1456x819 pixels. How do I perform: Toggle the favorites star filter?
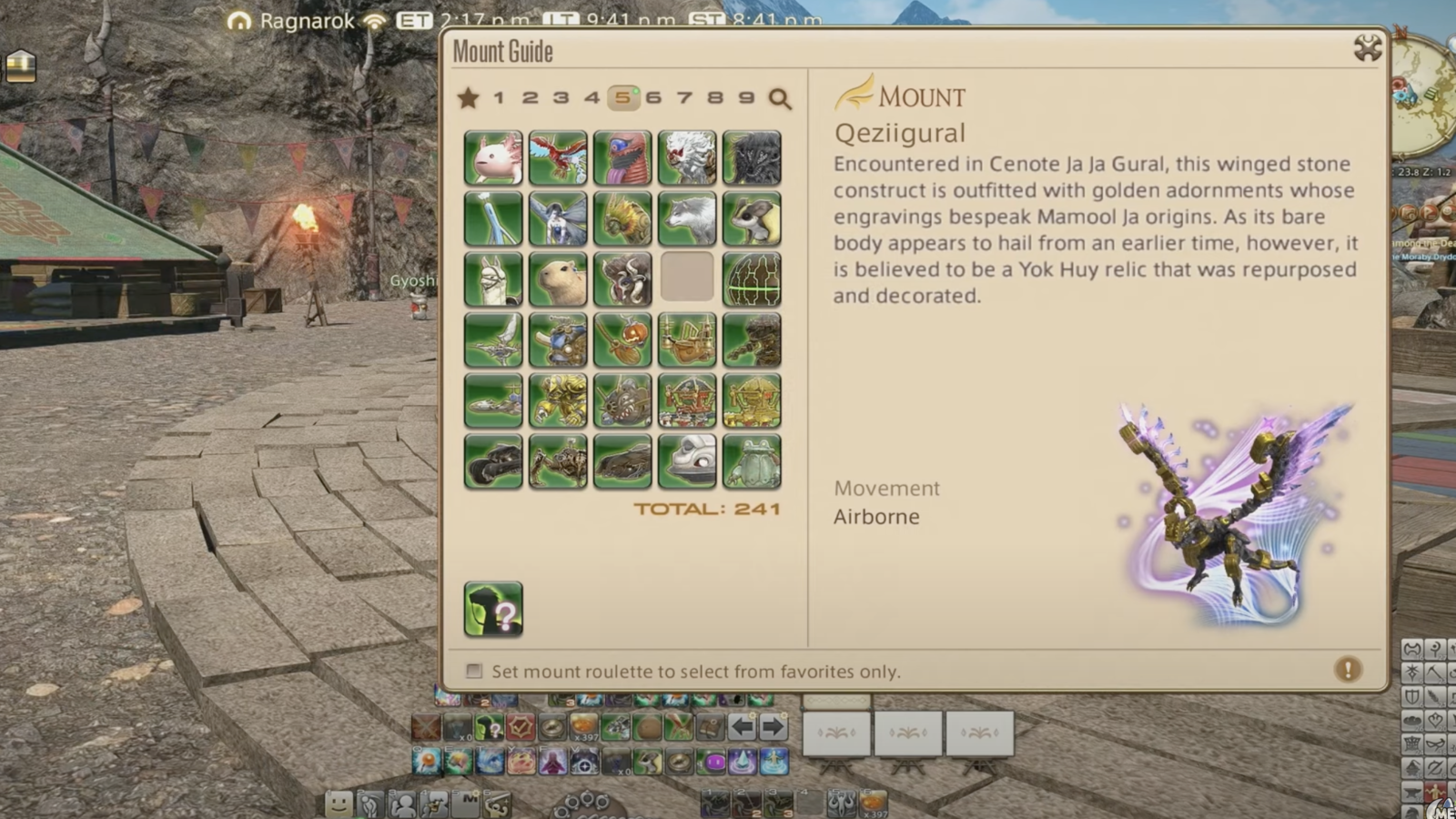click(468, 98)
